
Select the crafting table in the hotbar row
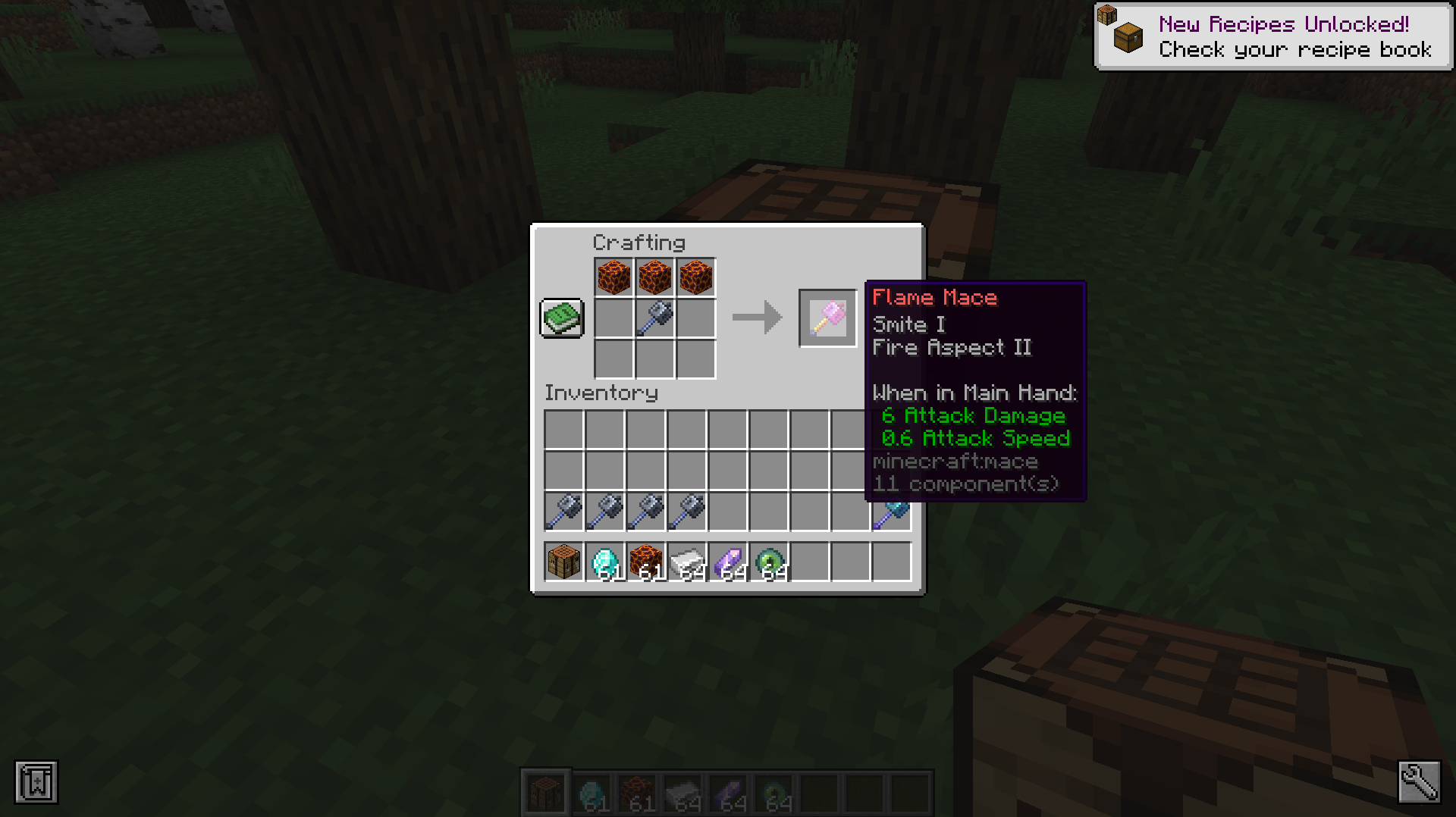click(564, 562)
